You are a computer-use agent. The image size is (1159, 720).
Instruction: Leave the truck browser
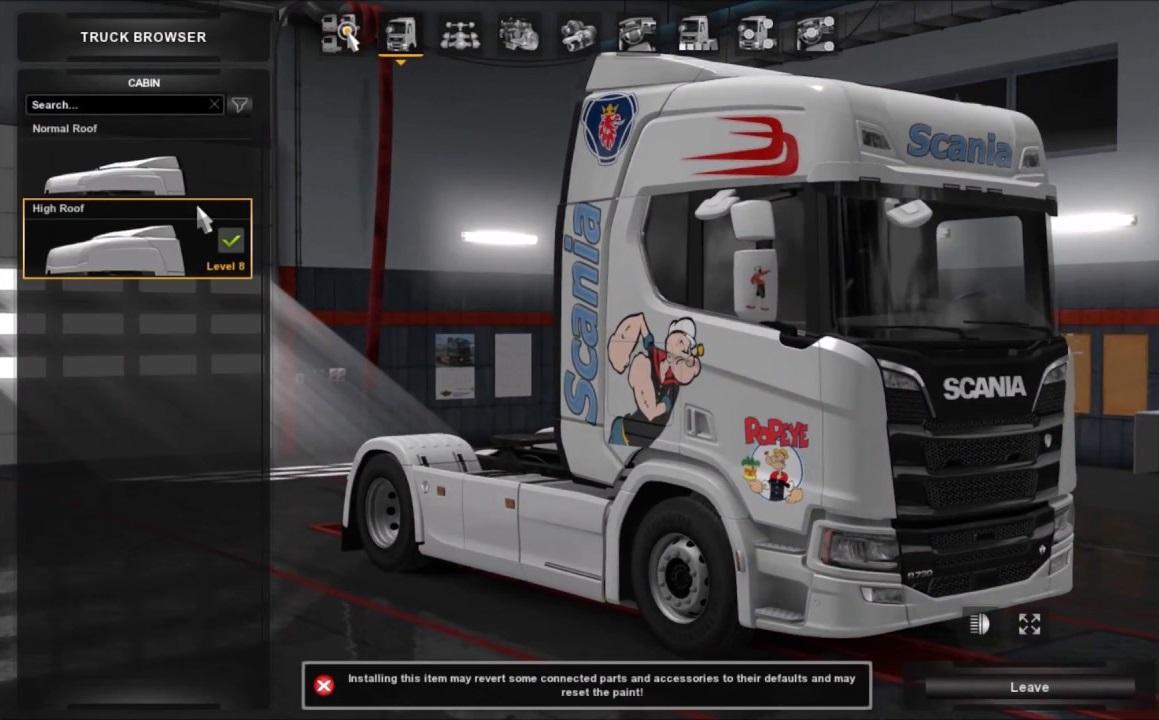tap(1029, 687)
